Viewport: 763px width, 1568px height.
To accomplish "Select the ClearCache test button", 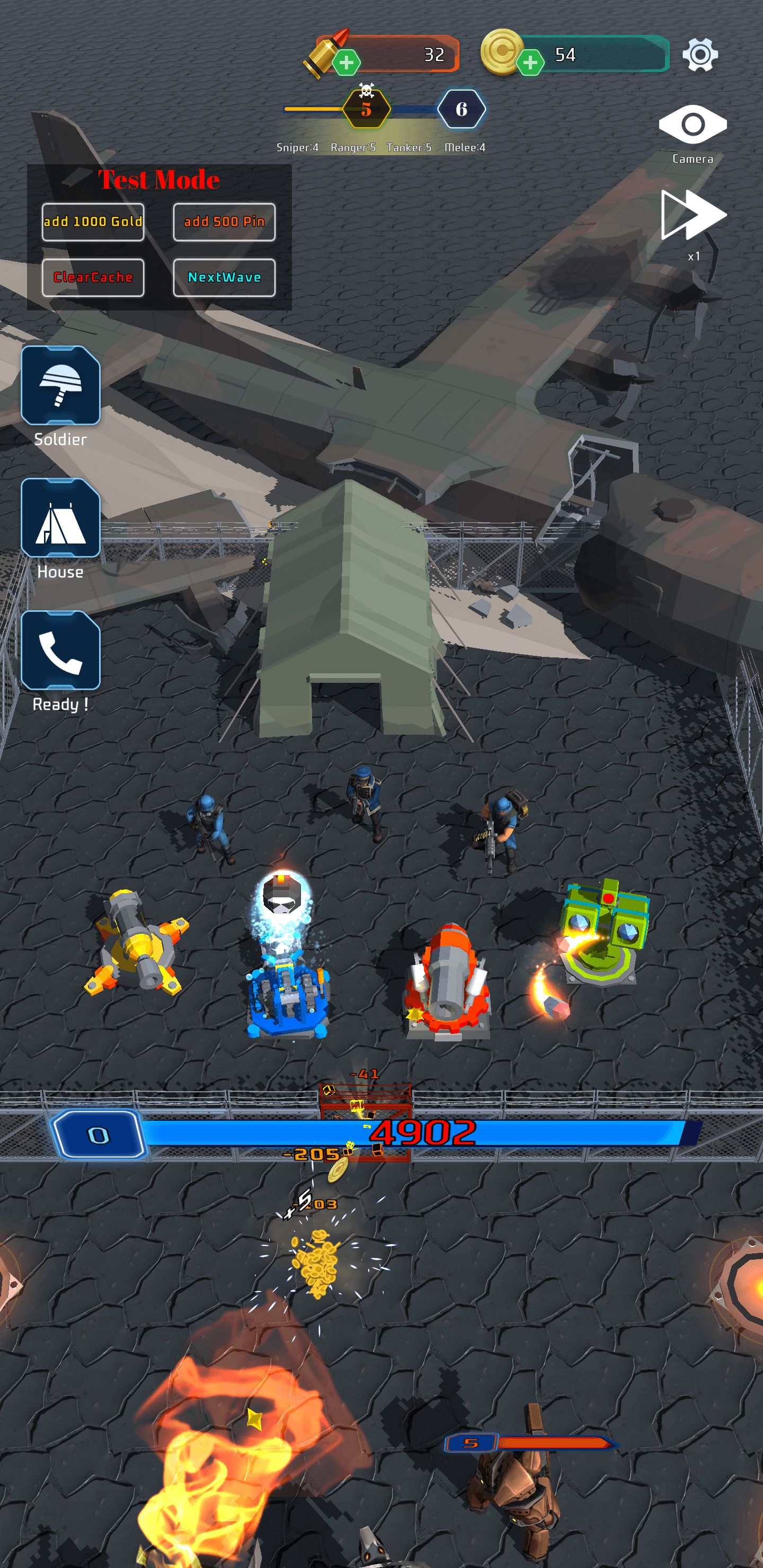I will [x=93, y=278].
